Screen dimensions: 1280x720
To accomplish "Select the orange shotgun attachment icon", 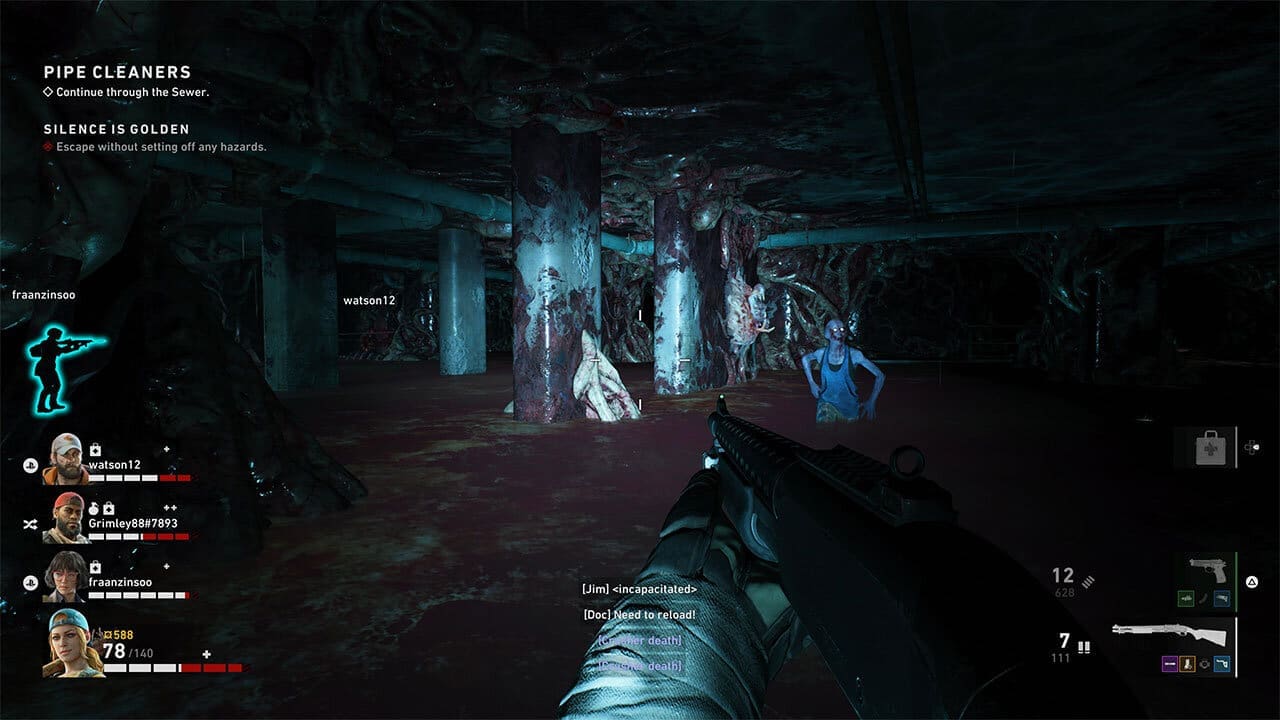I will 1186,663.
